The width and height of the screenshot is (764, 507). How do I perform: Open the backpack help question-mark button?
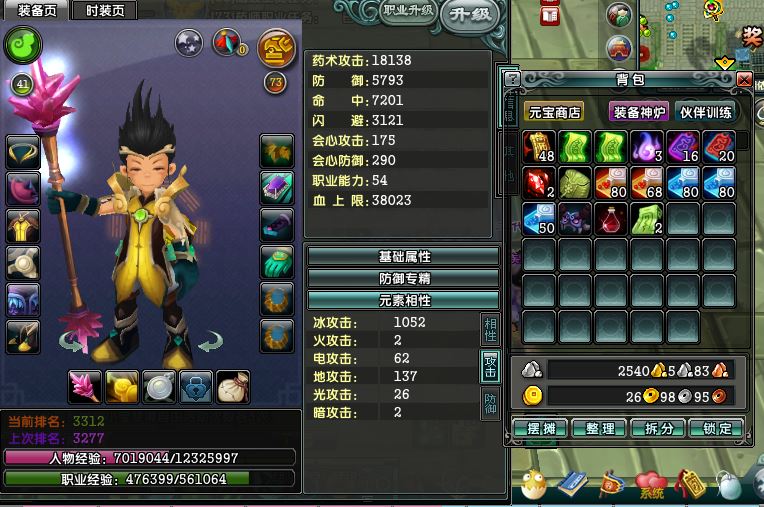click(x=512, y=79)
